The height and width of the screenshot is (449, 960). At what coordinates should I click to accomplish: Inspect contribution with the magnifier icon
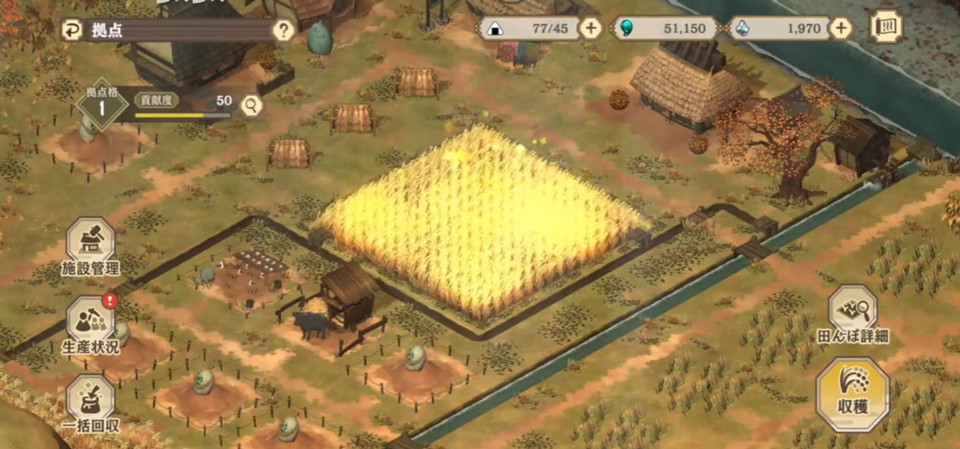click(251, 103)
